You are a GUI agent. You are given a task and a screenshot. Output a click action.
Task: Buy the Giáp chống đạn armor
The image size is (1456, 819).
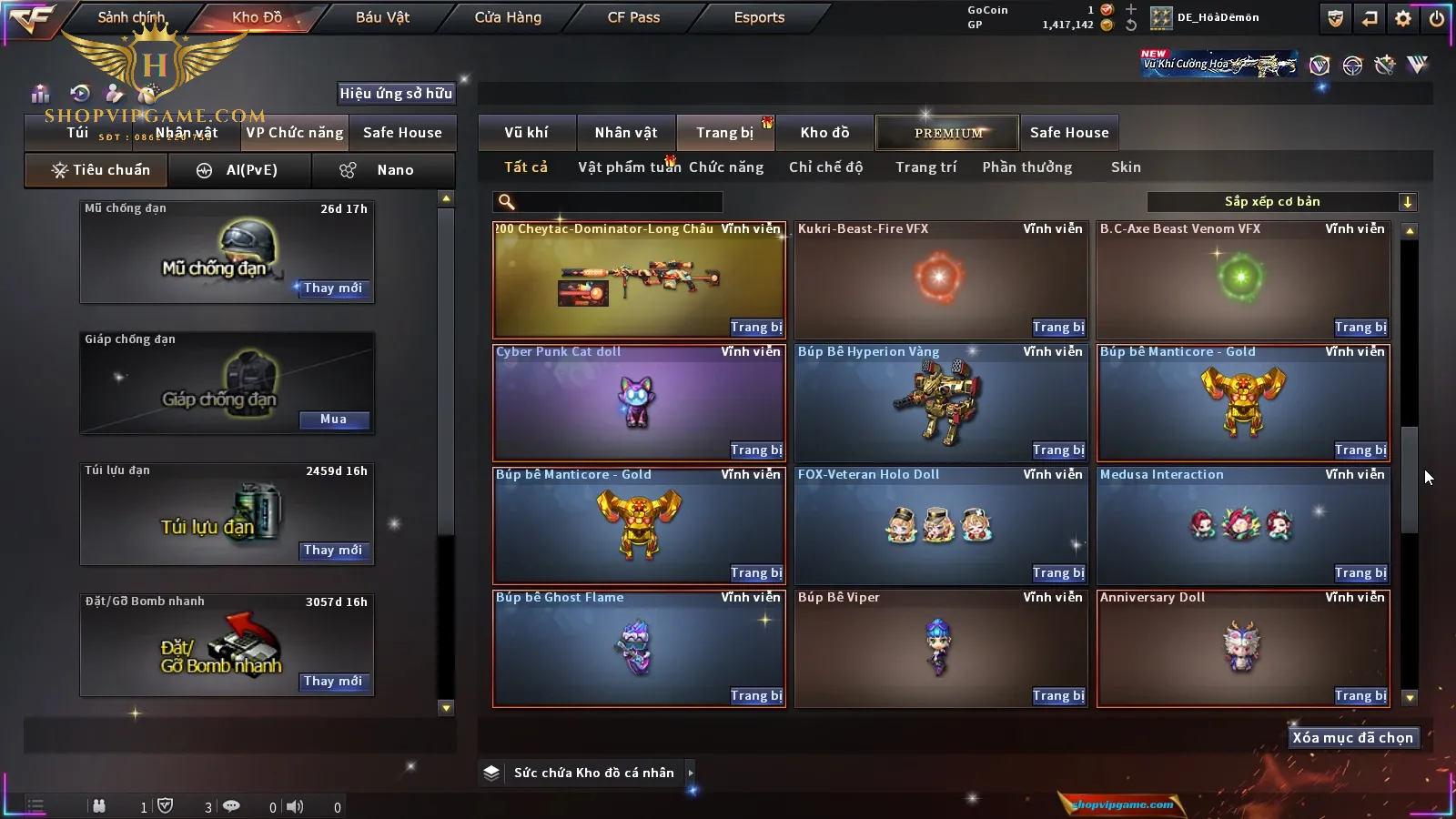(333, 420)
